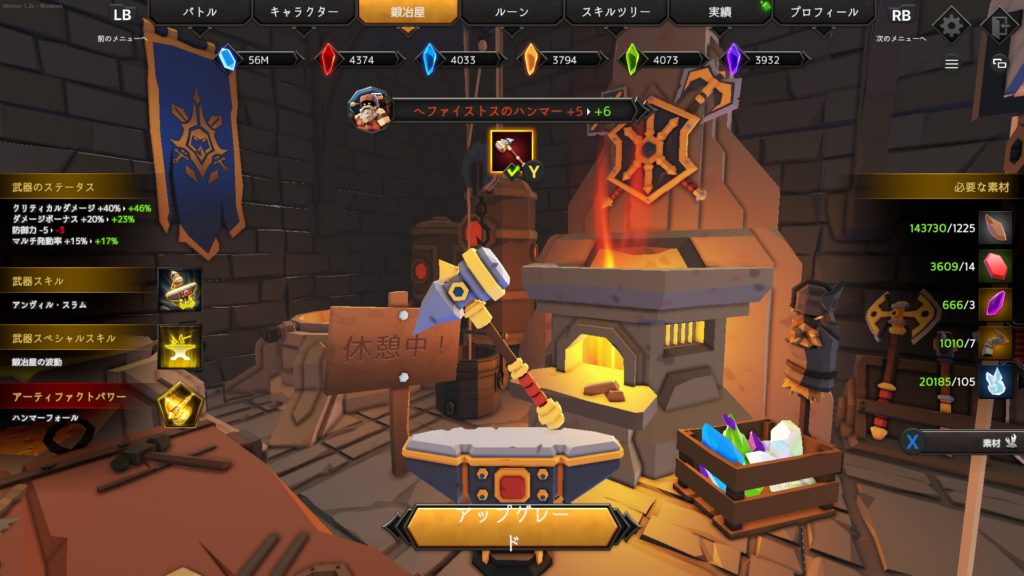This screenshot has height=576, width=1024.
Task: Select the 鍛冶屋 tab
Action: (x=408, y=13)
